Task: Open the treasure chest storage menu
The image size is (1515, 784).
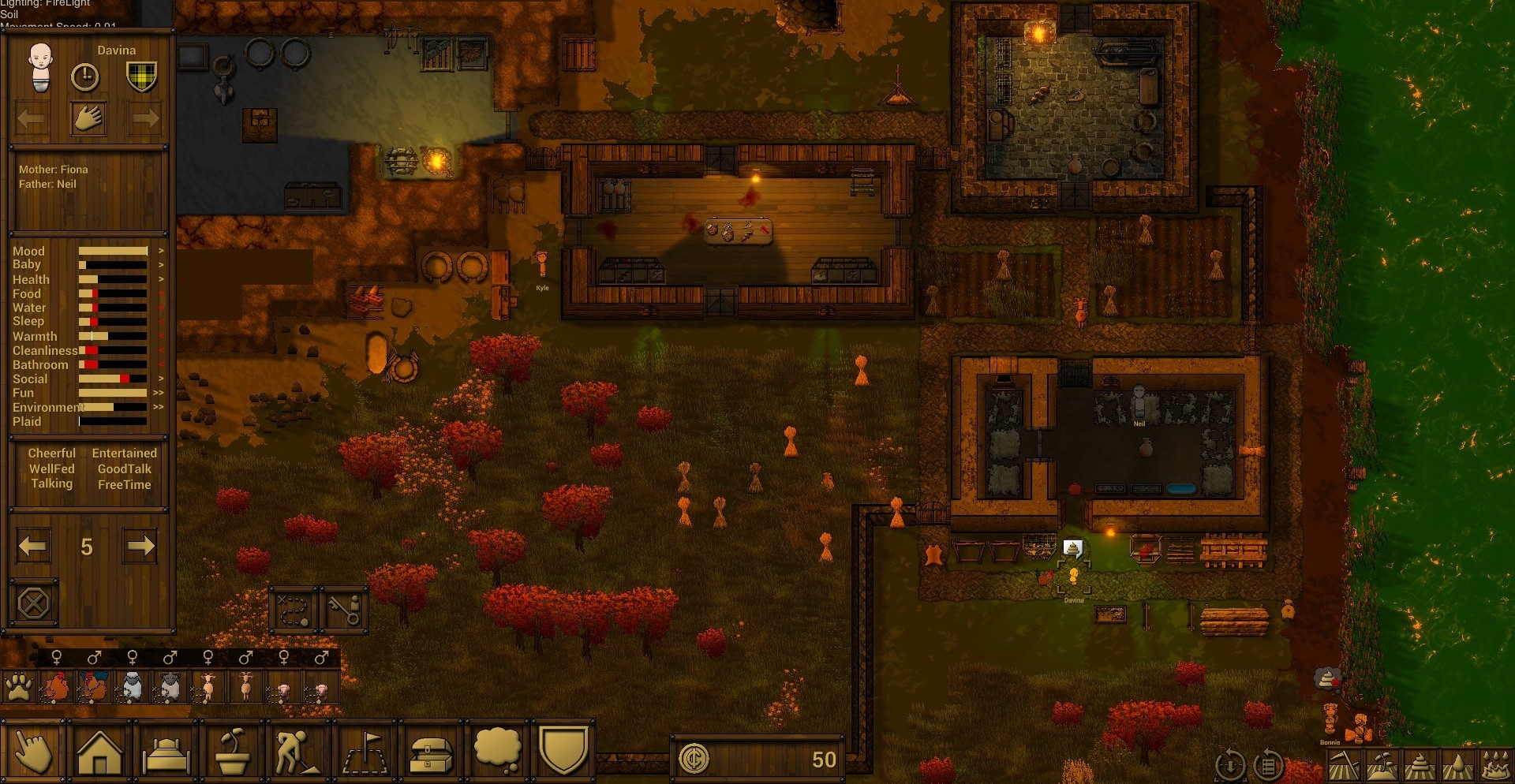Action: 431,752
